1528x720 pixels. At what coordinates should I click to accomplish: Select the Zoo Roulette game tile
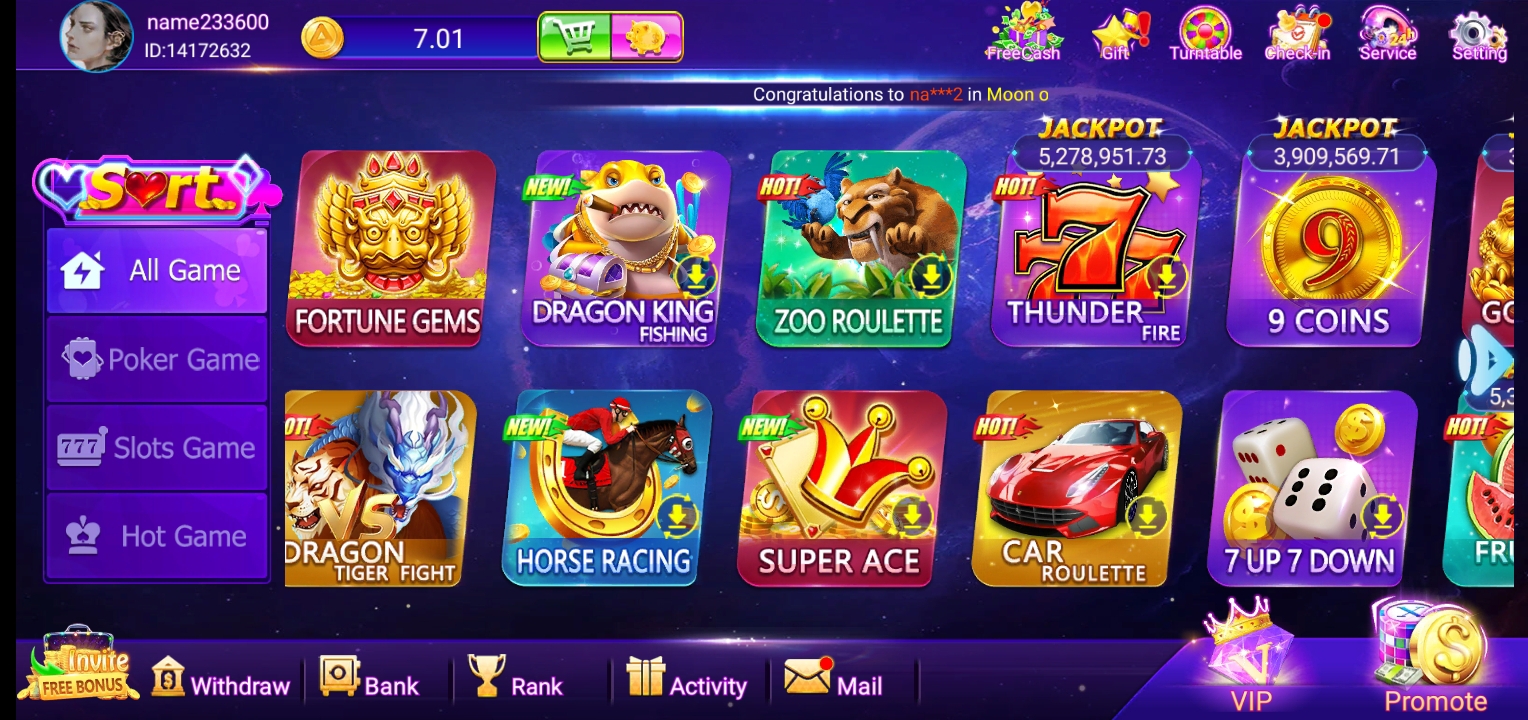click(859, 248)
